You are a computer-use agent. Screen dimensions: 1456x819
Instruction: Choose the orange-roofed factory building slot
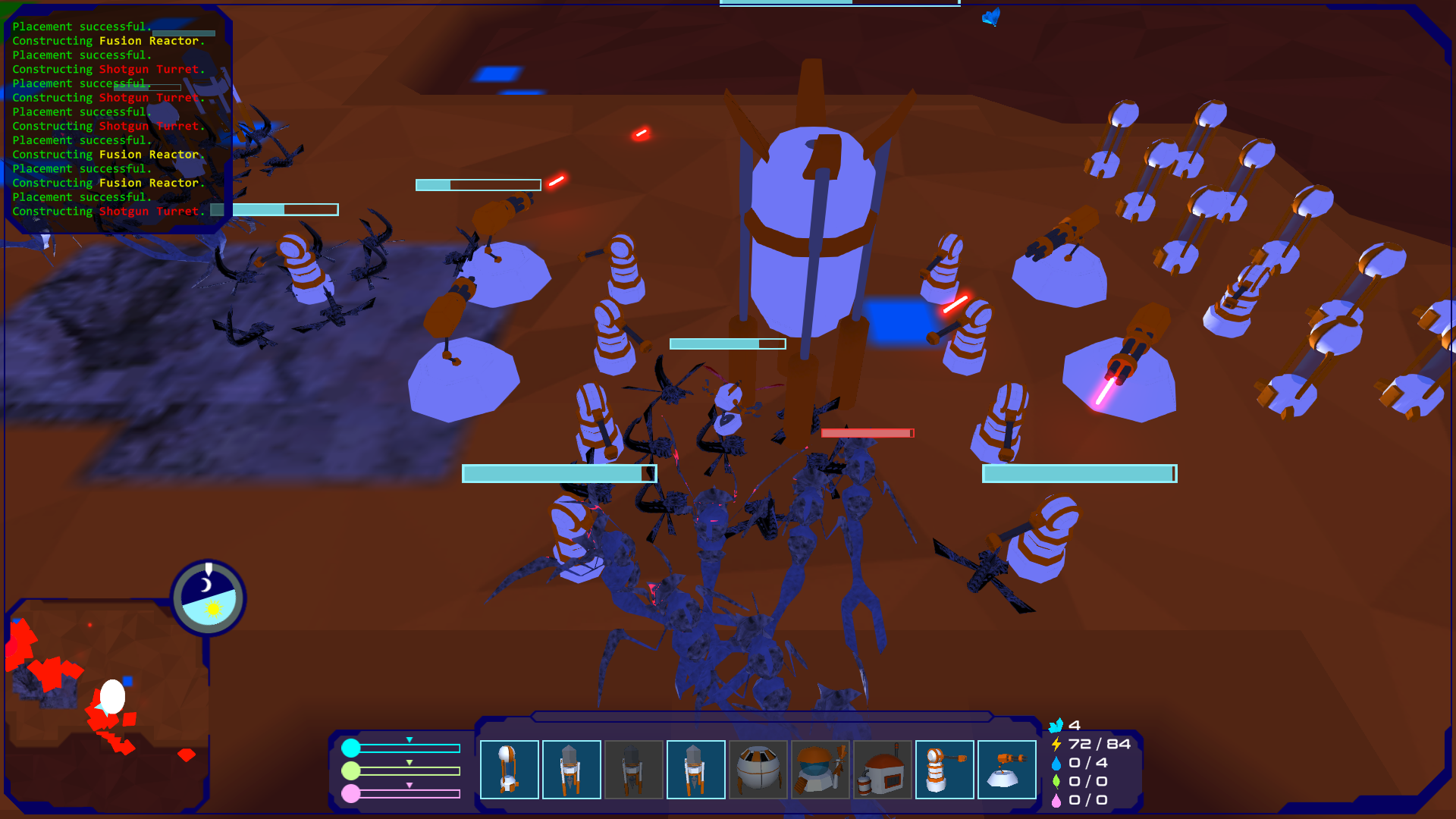(x=883, y=770)
